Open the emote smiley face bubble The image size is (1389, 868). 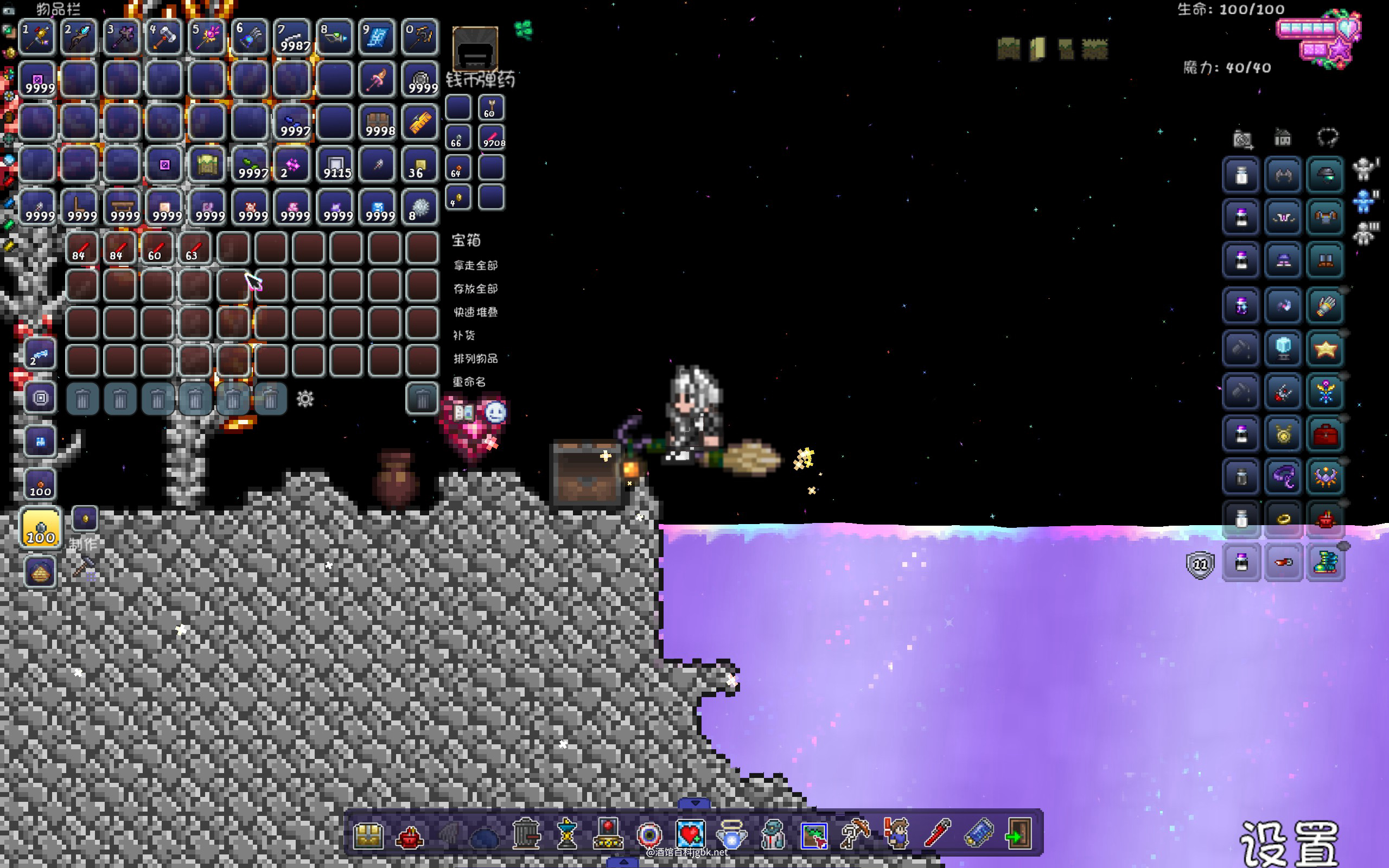coord(495,412)
